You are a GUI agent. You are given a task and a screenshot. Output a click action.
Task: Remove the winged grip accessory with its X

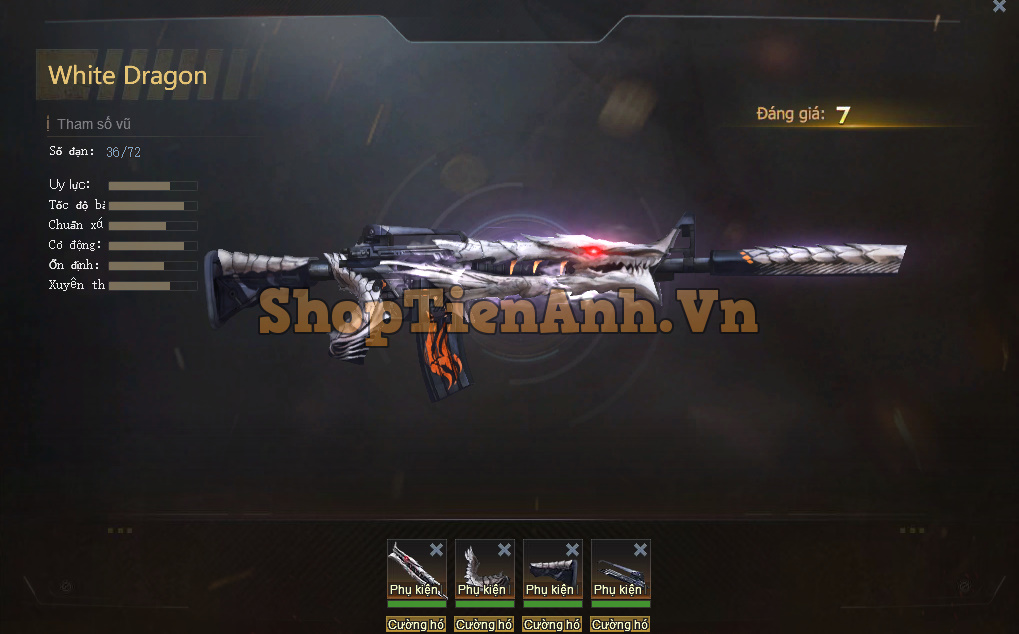point(504,550)
